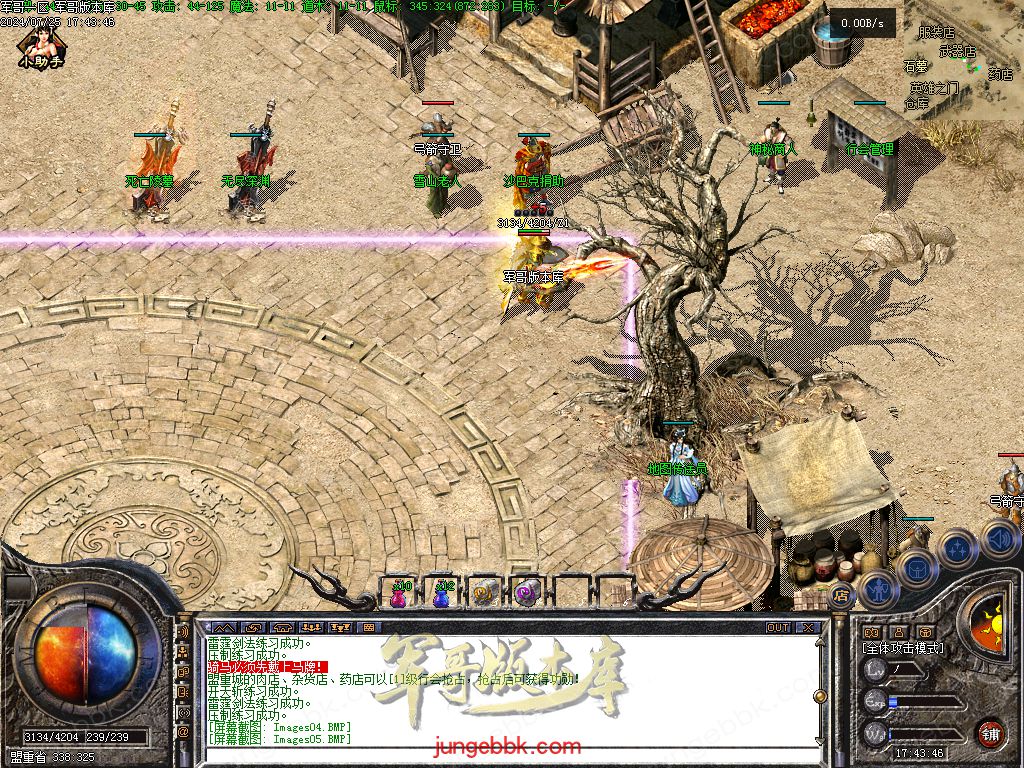The image size is (1024, 768).
Task: Select the gold scroll hotbar slot
Action: coord(484,594)
